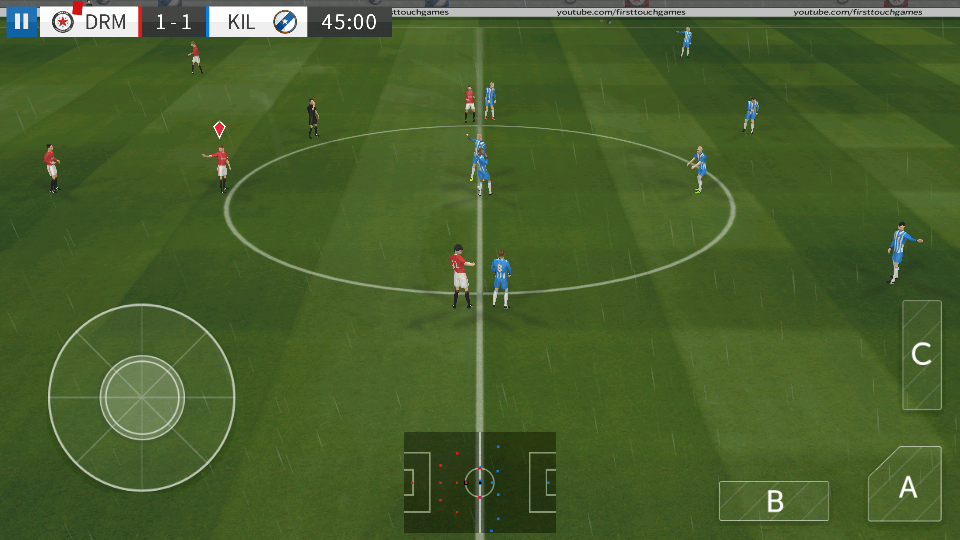Tap the B action button
Viewport: 960px width, 540px height.
[773, 501]
